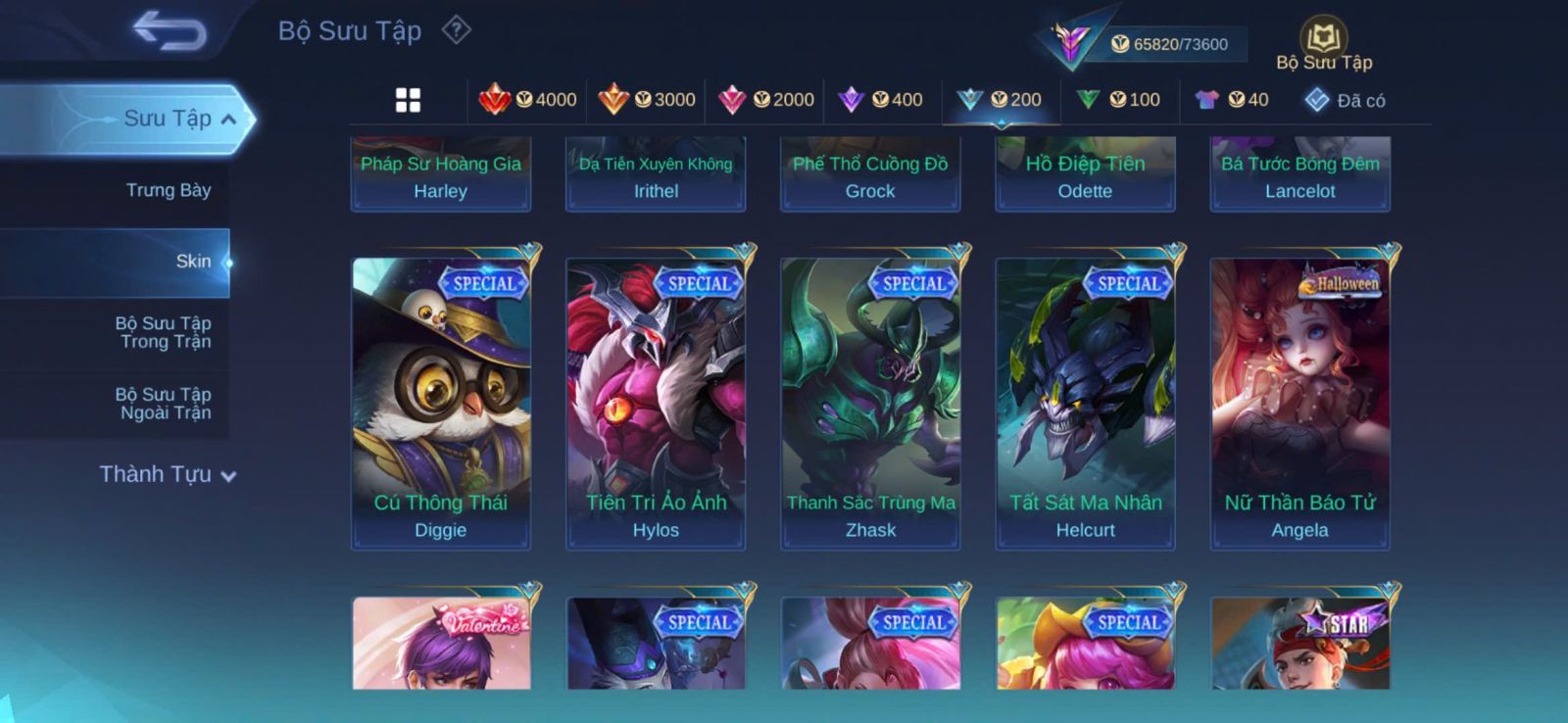The height and width of the screenshot is (723, 1568).
Task: Toggle the Đã có owned filter
Action: click(1345, 100)
